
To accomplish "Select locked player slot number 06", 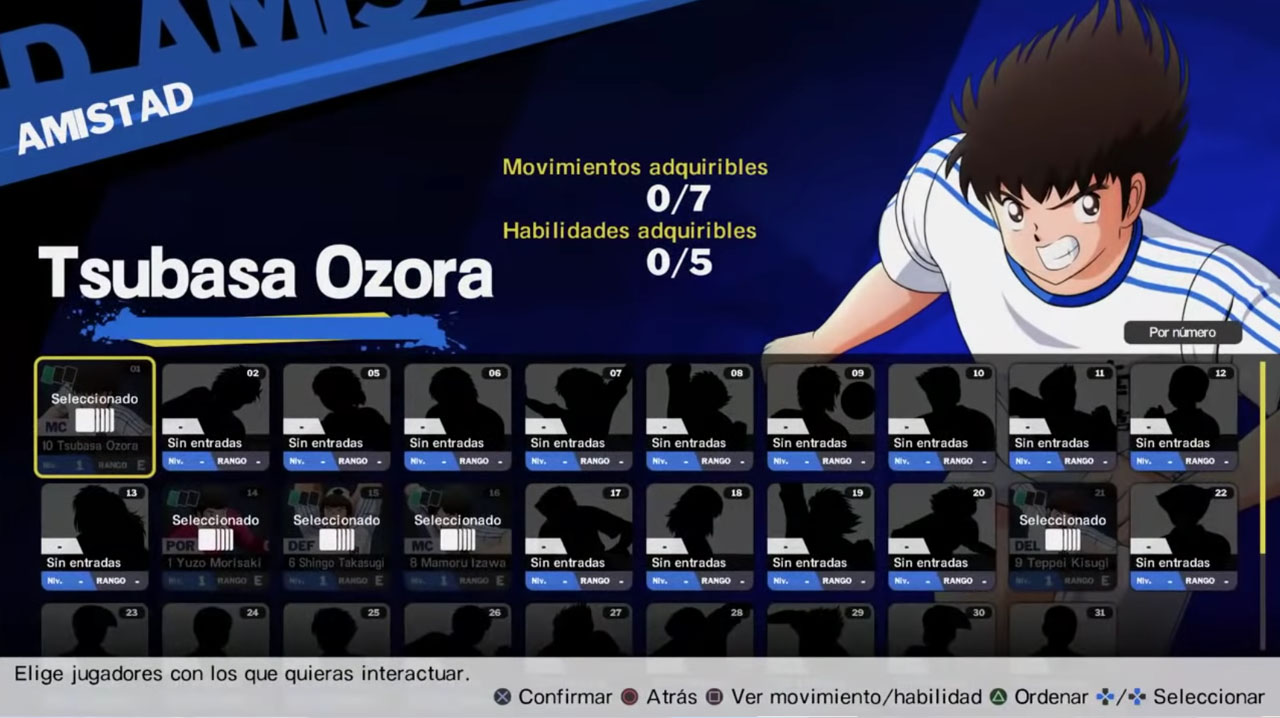I will tap(458, 417).
